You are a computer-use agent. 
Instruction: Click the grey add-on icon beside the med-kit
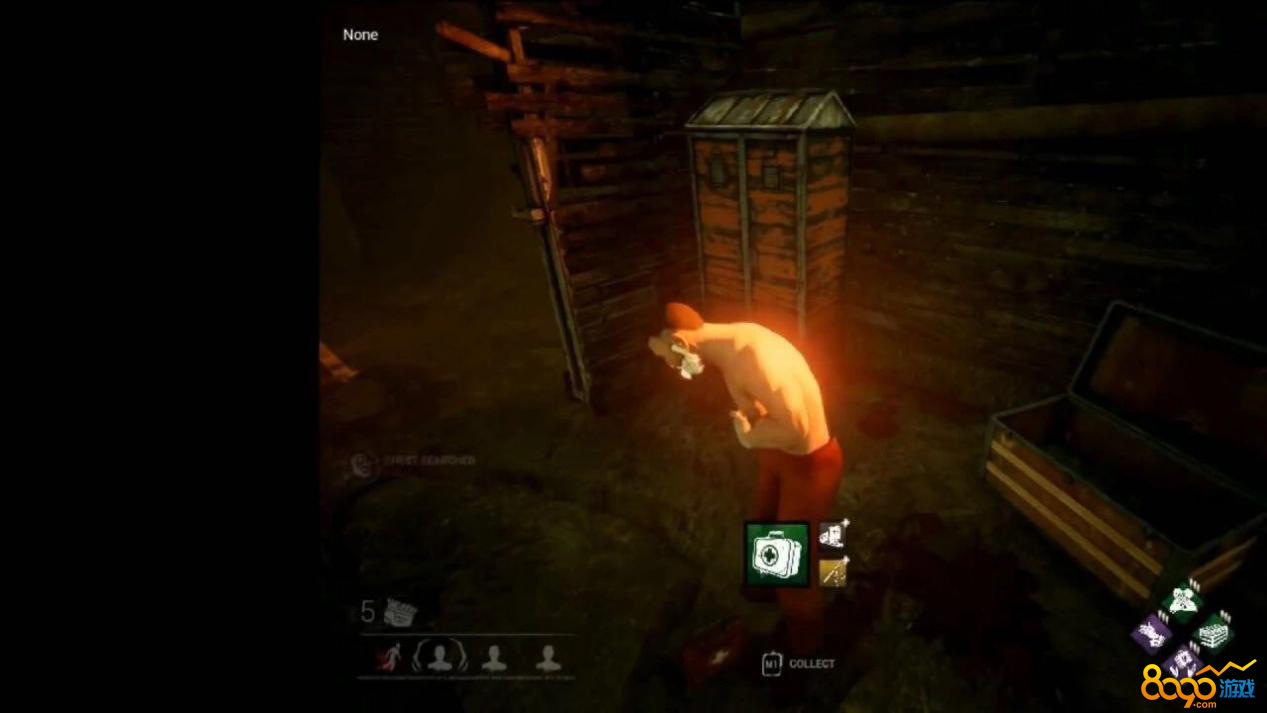(833, 536)
